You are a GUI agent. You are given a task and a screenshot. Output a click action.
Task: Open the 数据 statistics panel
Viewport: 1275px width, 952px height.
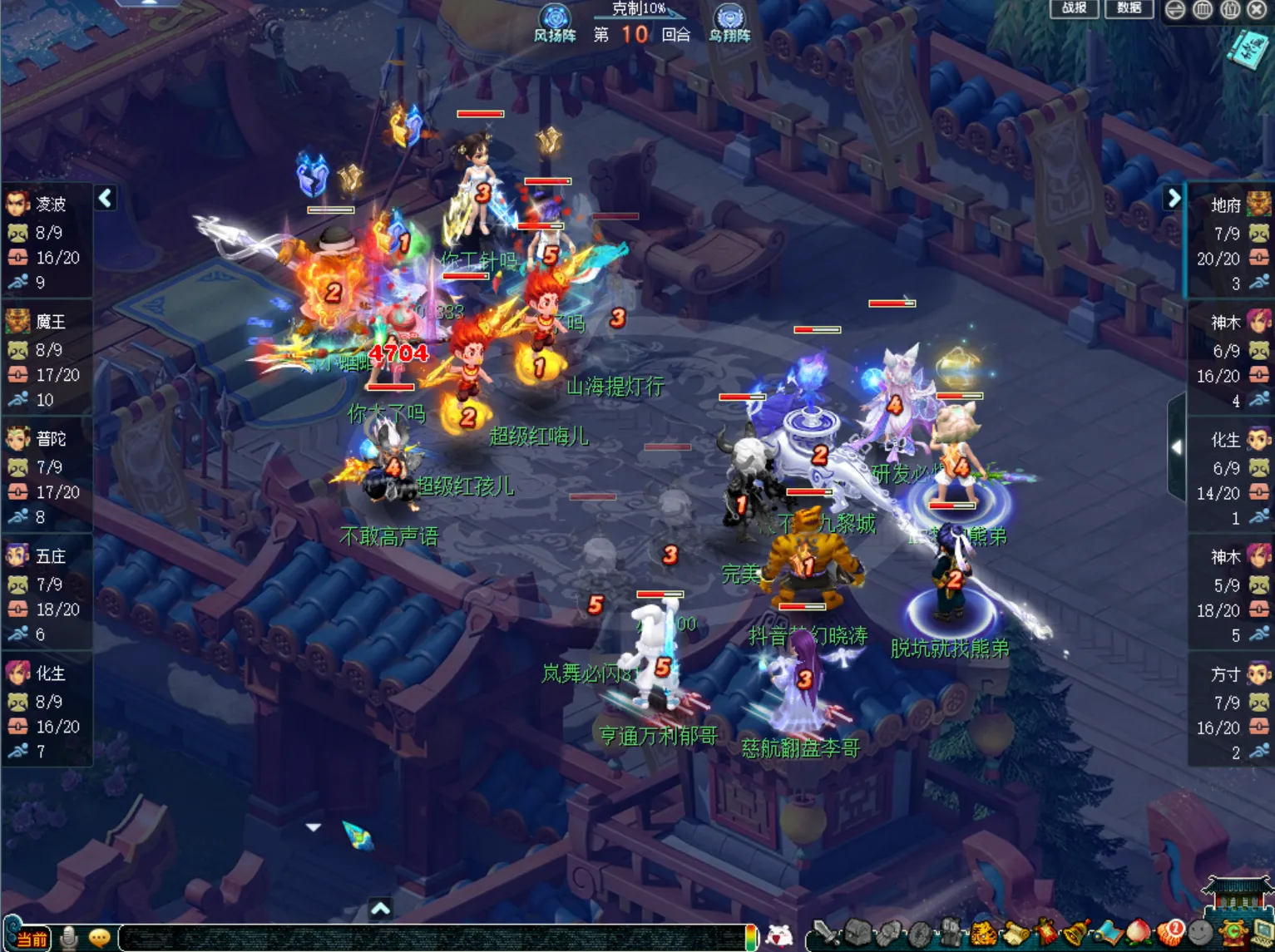point(1129,8)
